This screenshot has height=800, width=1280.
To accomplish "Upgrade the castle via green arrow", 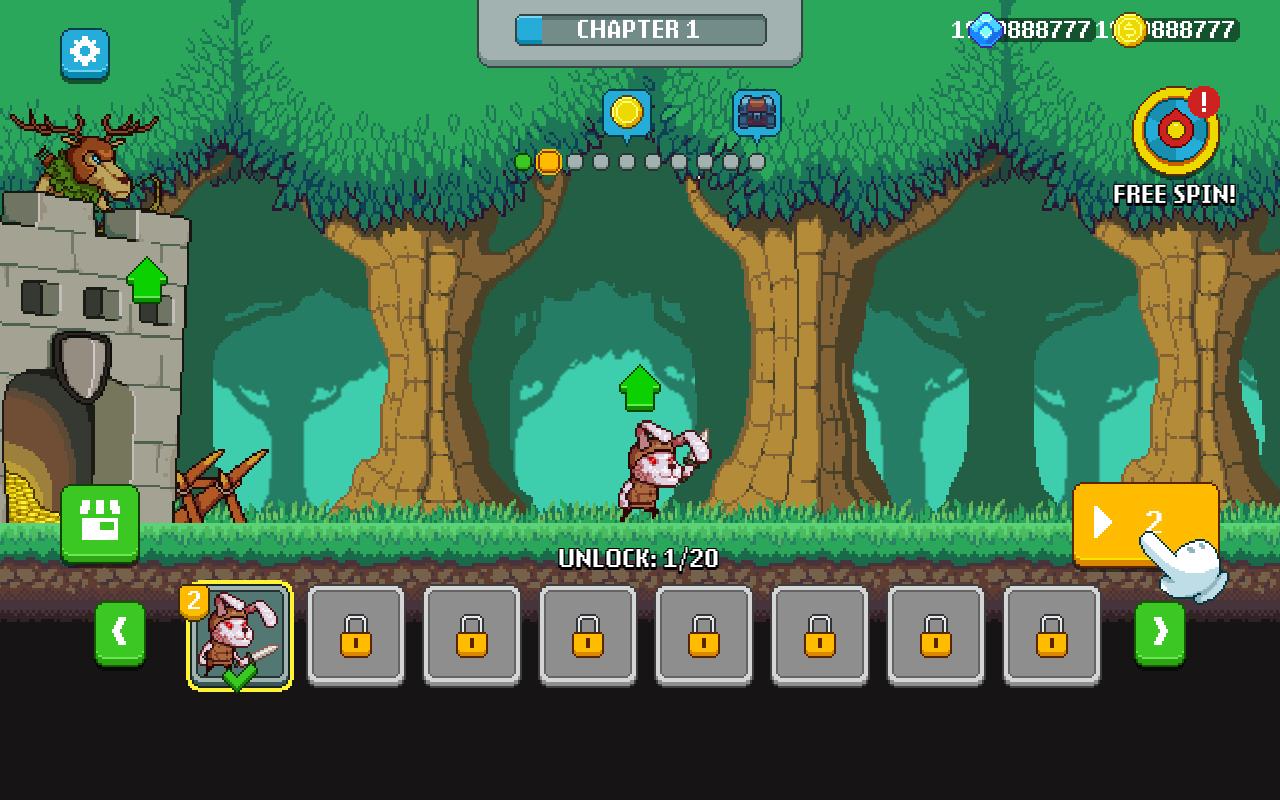I will (147, 281).
